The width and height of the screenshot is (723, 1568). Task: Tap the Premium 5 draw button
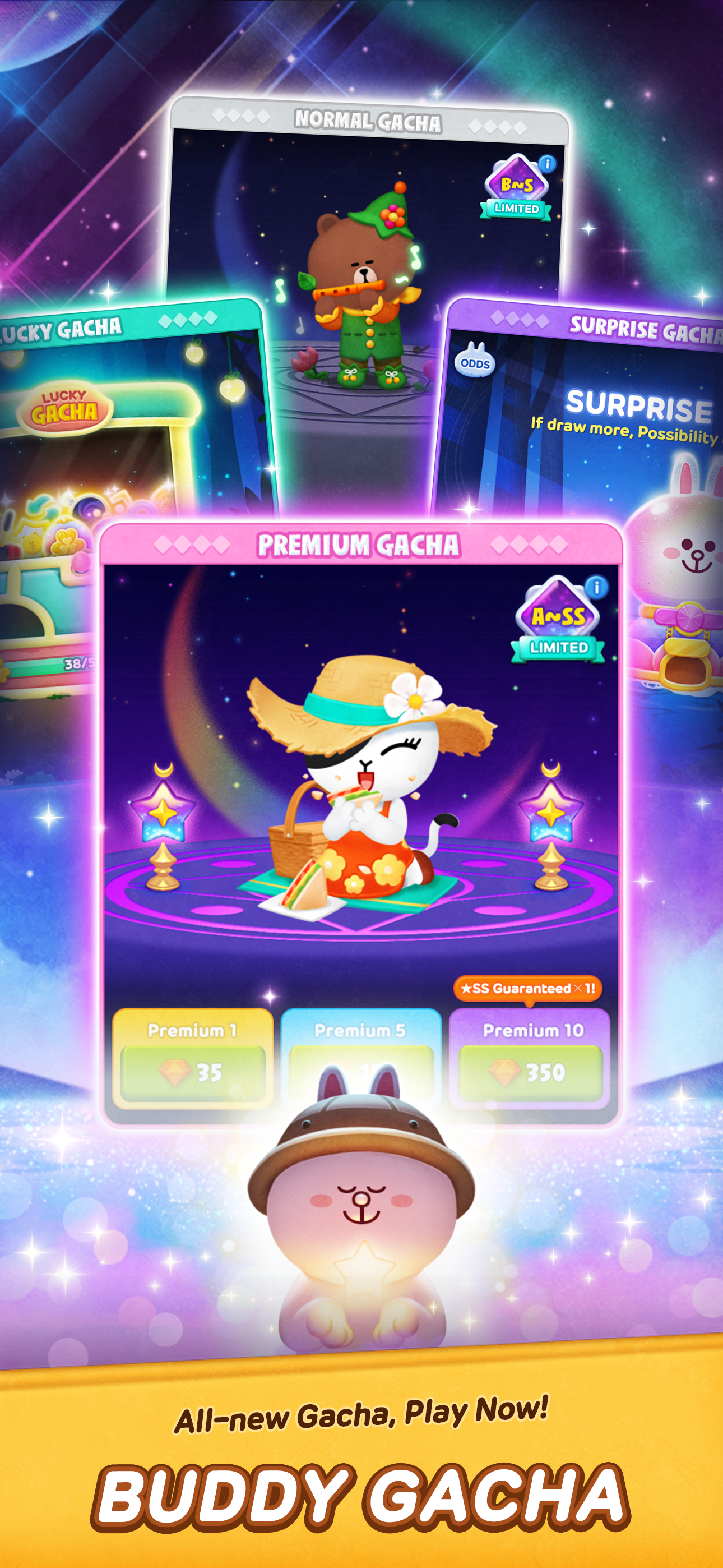(x=361, y=1053)
